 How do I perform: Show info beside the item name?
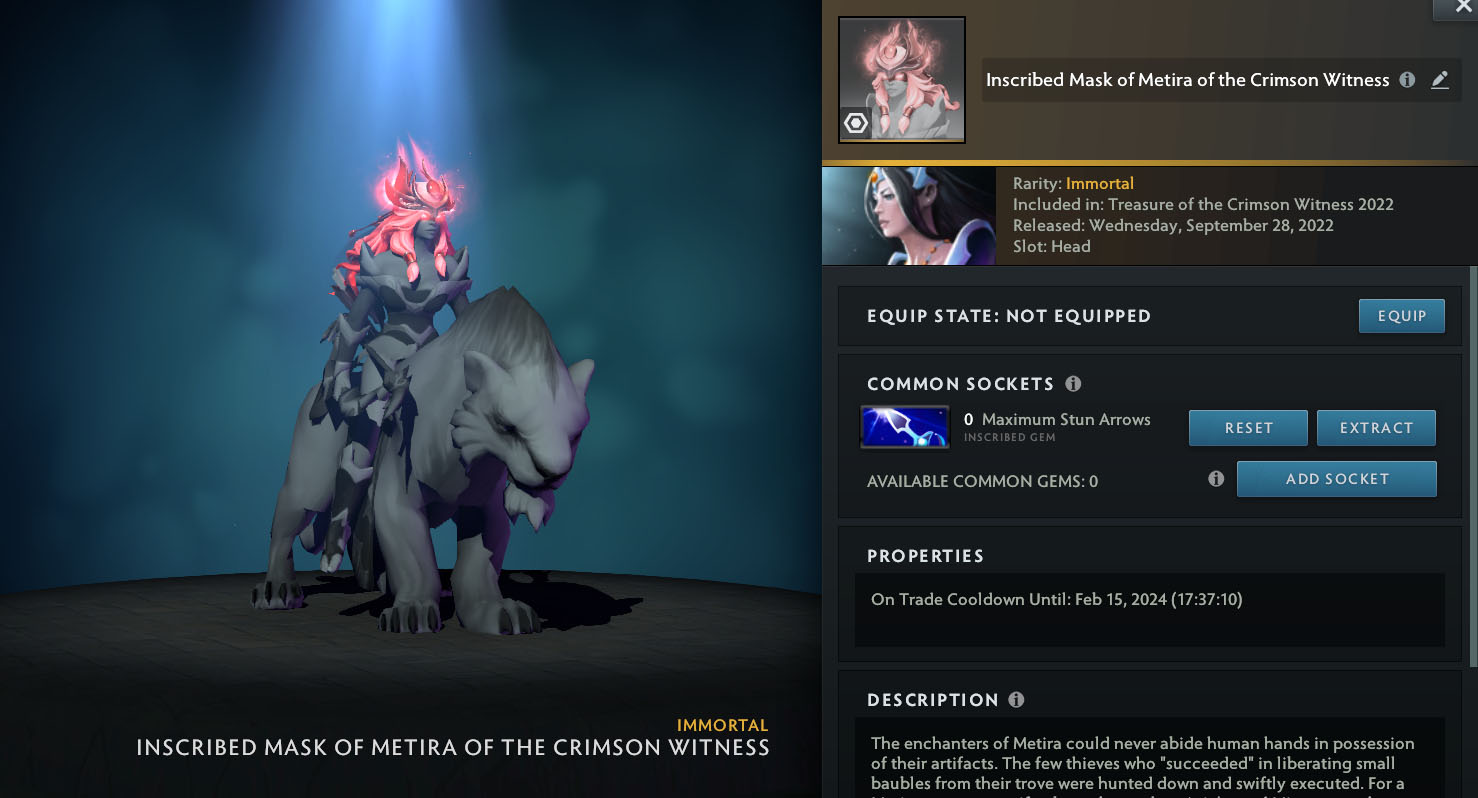[1407, 80]
